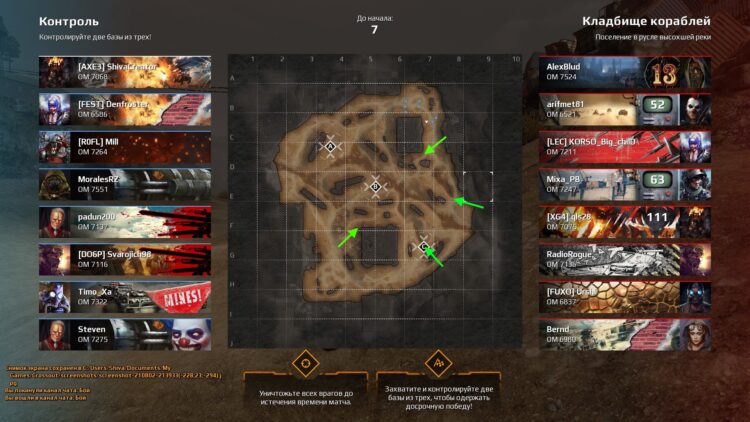Viewport: 750px width, 422px height.
Task: Select Timo_Xa with the MINES banner
Action: click(x=124, y=297)
